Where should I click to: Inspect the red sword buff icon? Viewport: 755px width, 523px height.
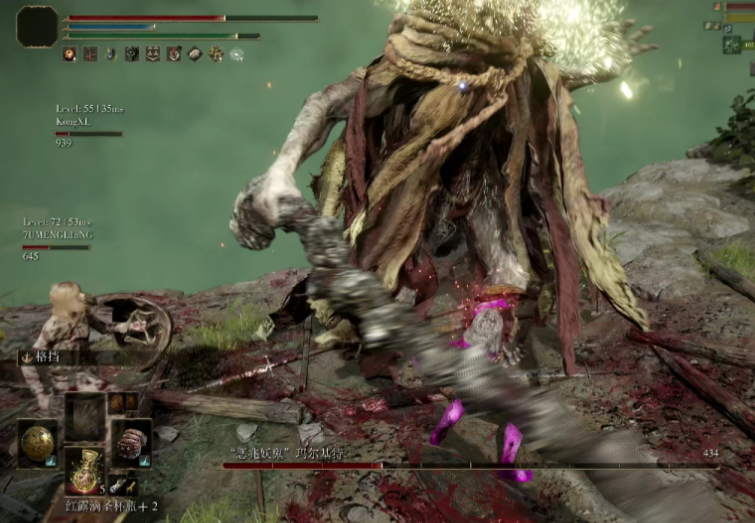pyautogui.click(x=90, y=54)
